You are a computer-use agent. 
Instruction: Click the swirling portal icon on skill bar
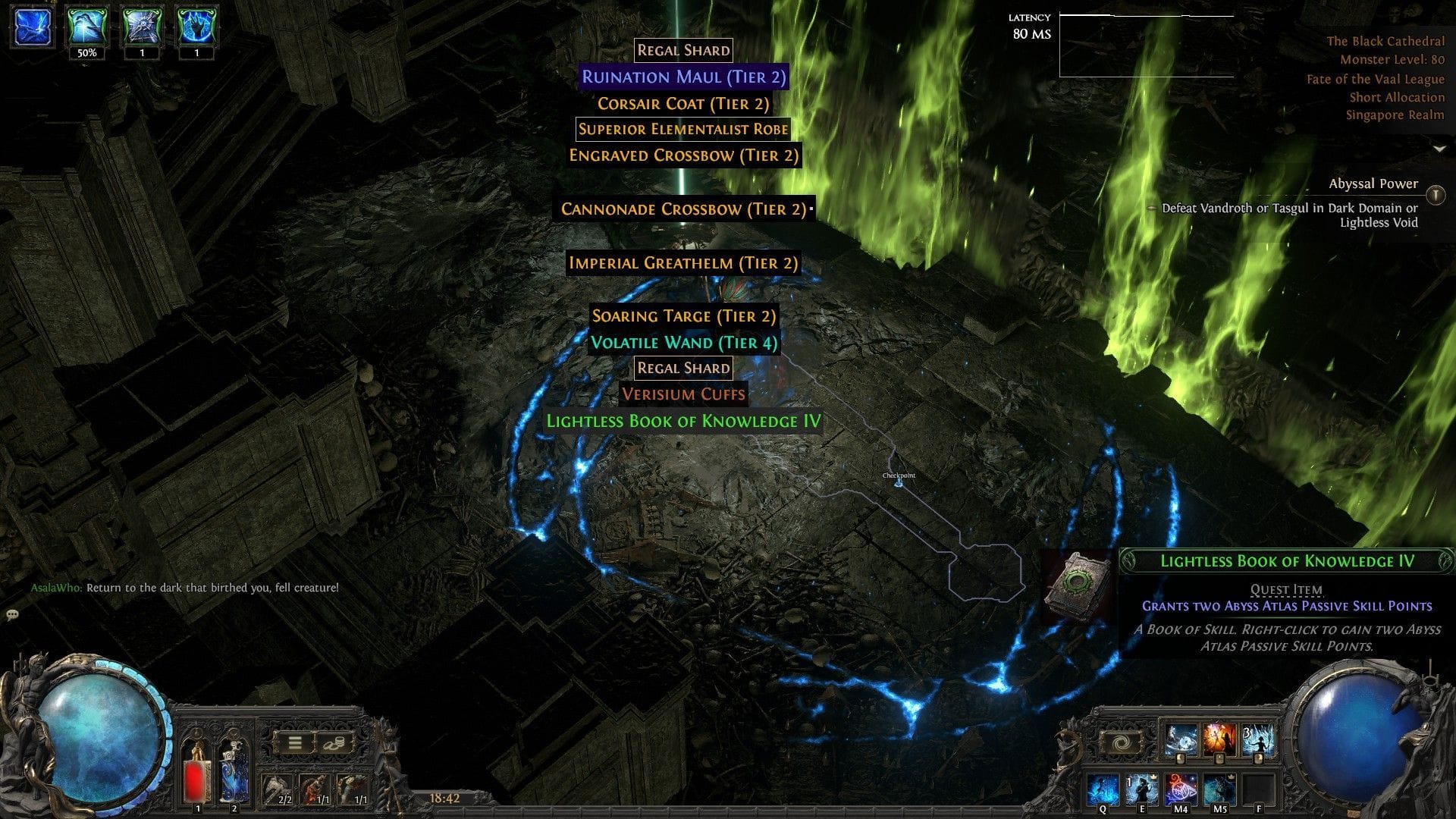coord(1121,742)
